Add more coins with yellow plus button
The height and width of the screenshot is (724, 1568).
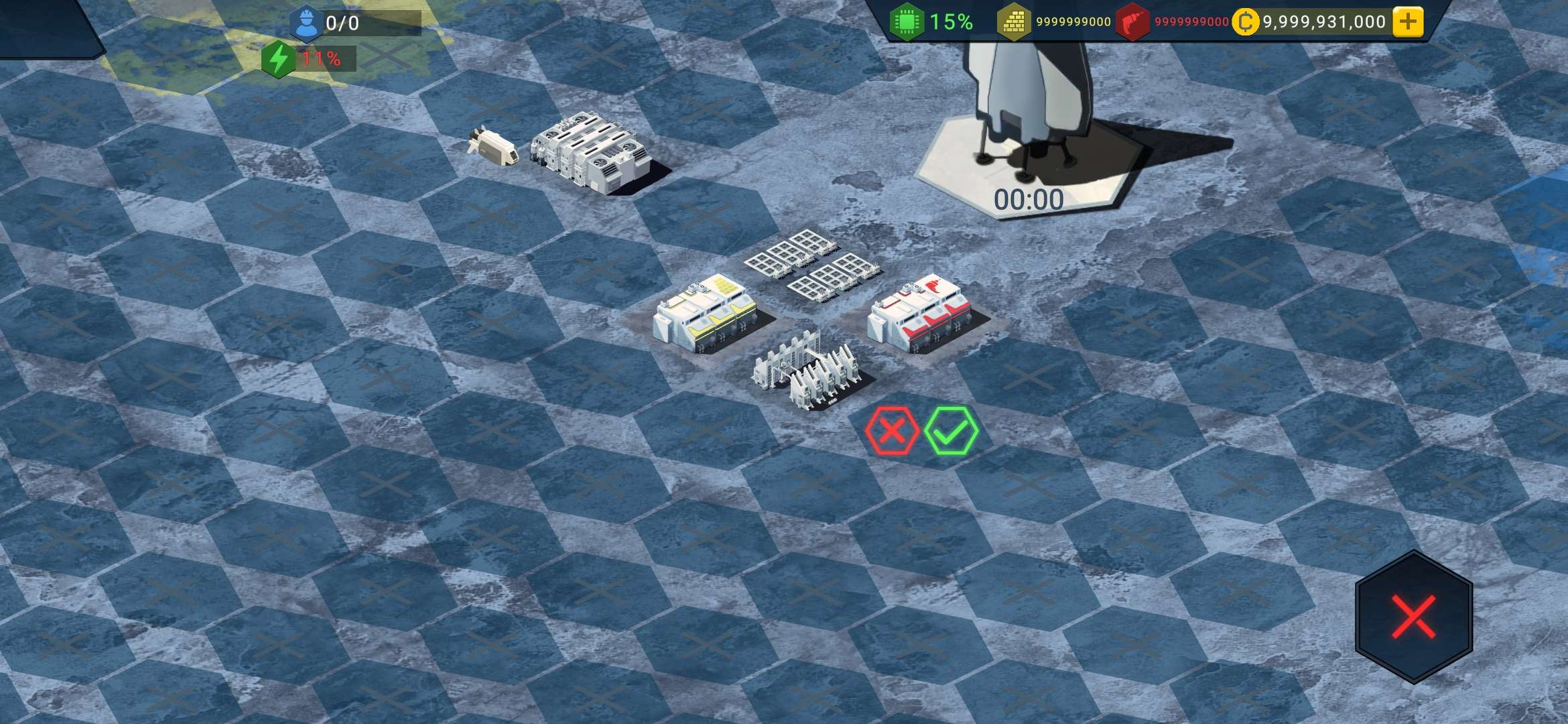pyautogui.click(x=1408, y=22)
